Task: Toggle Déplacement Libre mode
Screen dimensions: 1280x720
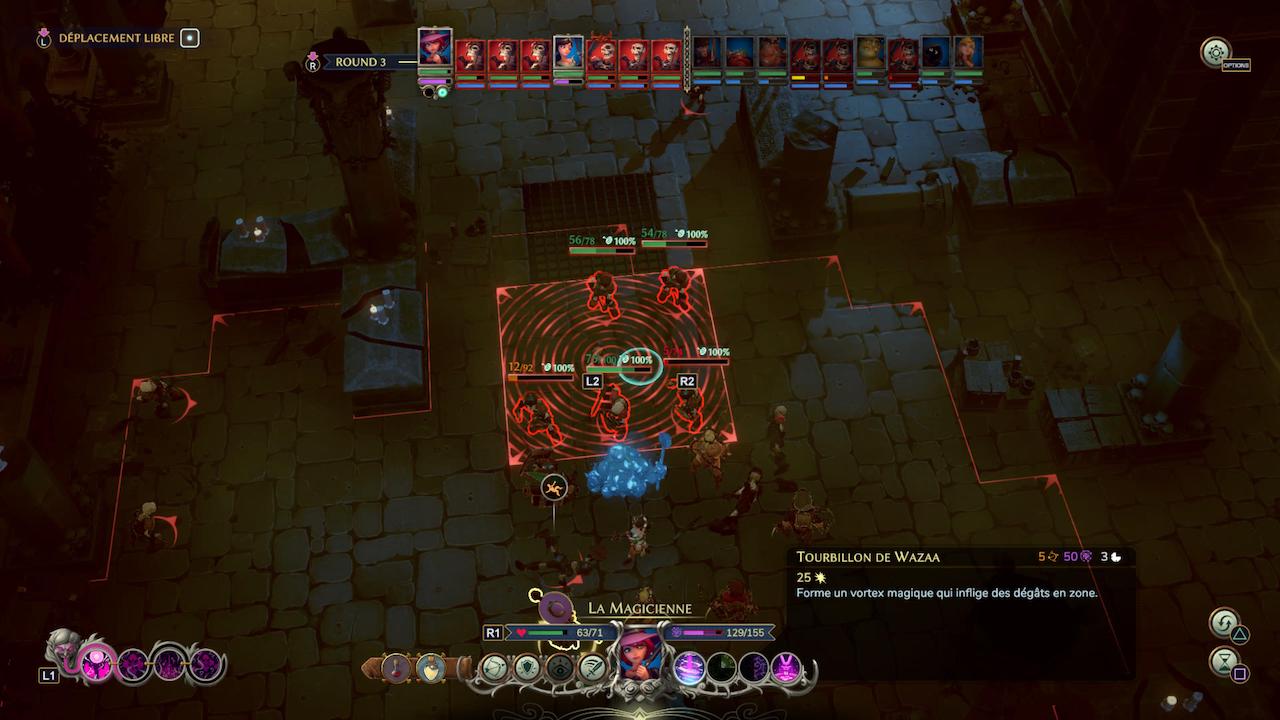Action: pos(189,38)
